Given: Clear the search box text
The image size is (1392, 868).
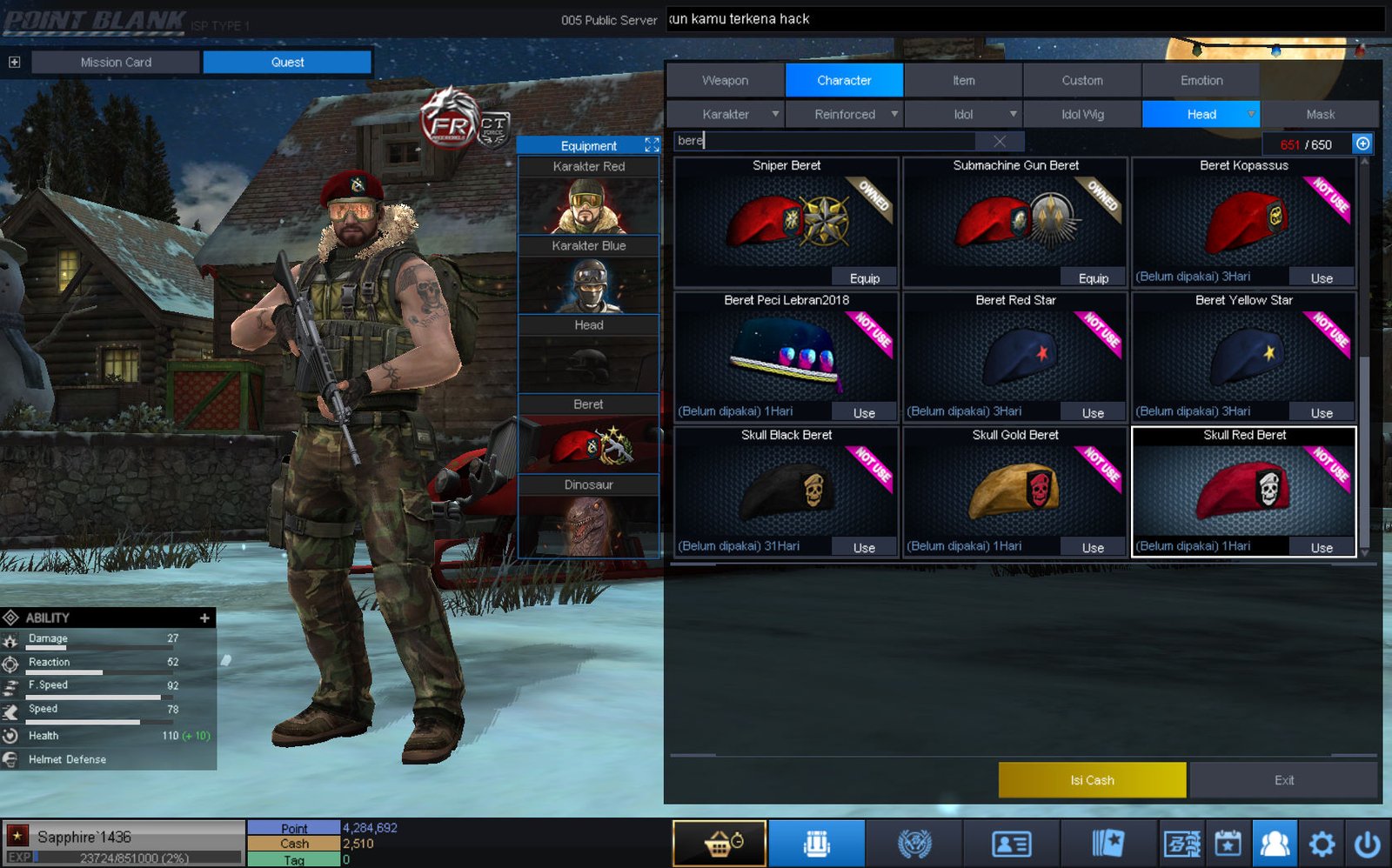Looking at the screenshot, I should pos(1000,141).
